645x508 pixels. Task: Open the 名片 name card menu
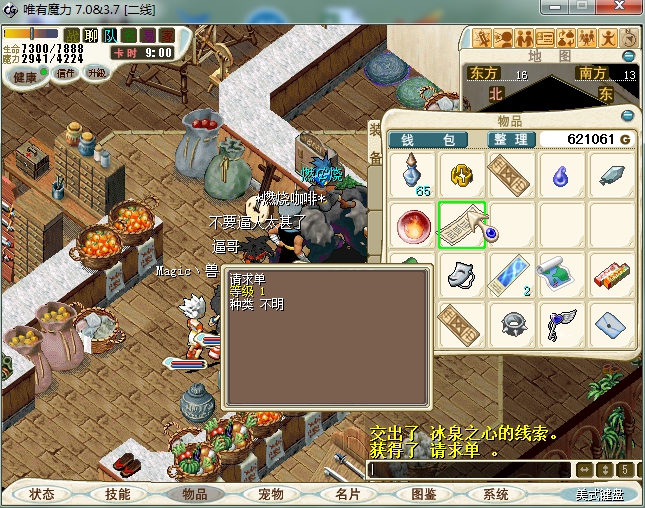[x=347, y=494]
